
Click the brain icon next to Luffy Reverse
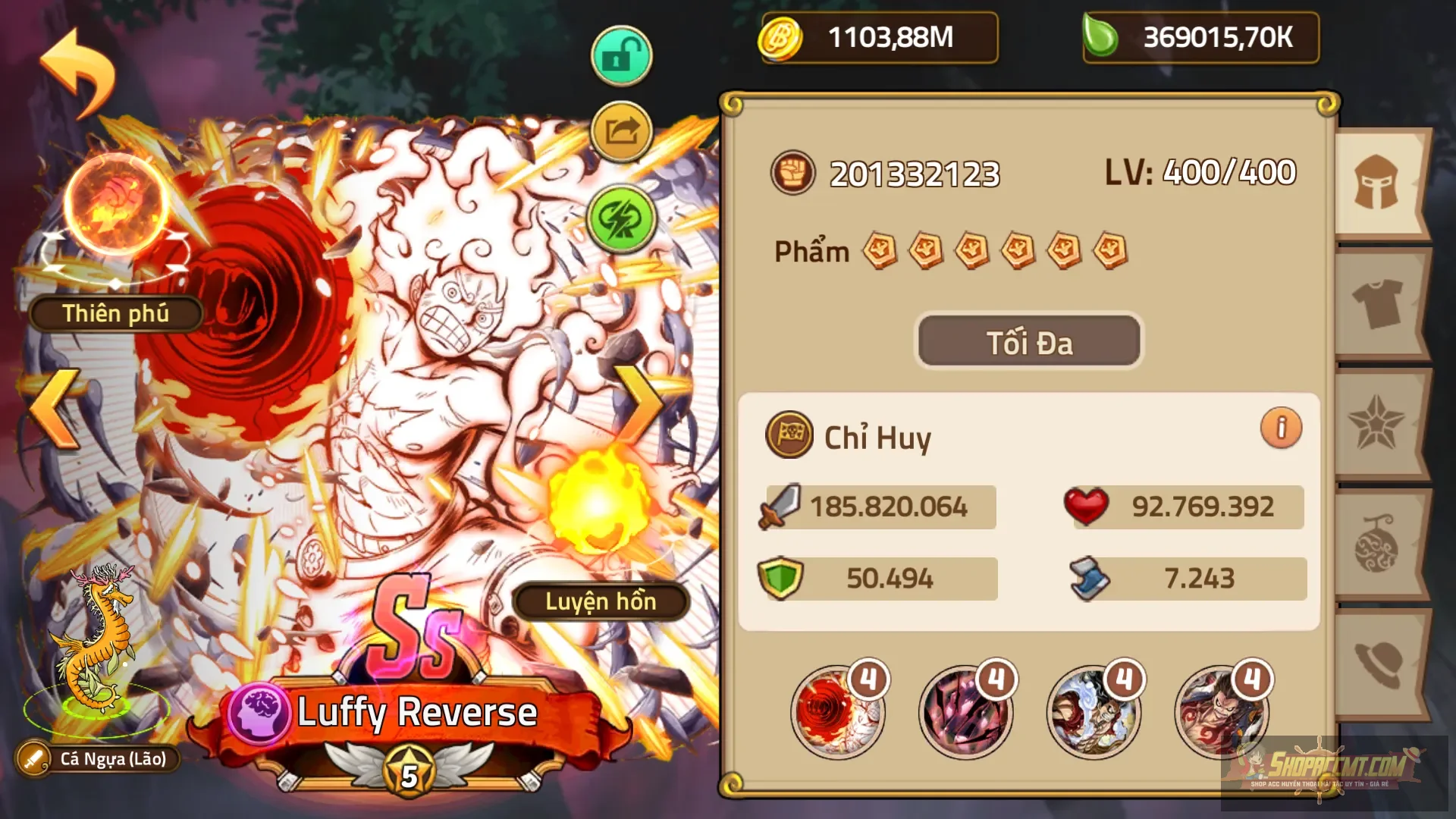[257, 711]
